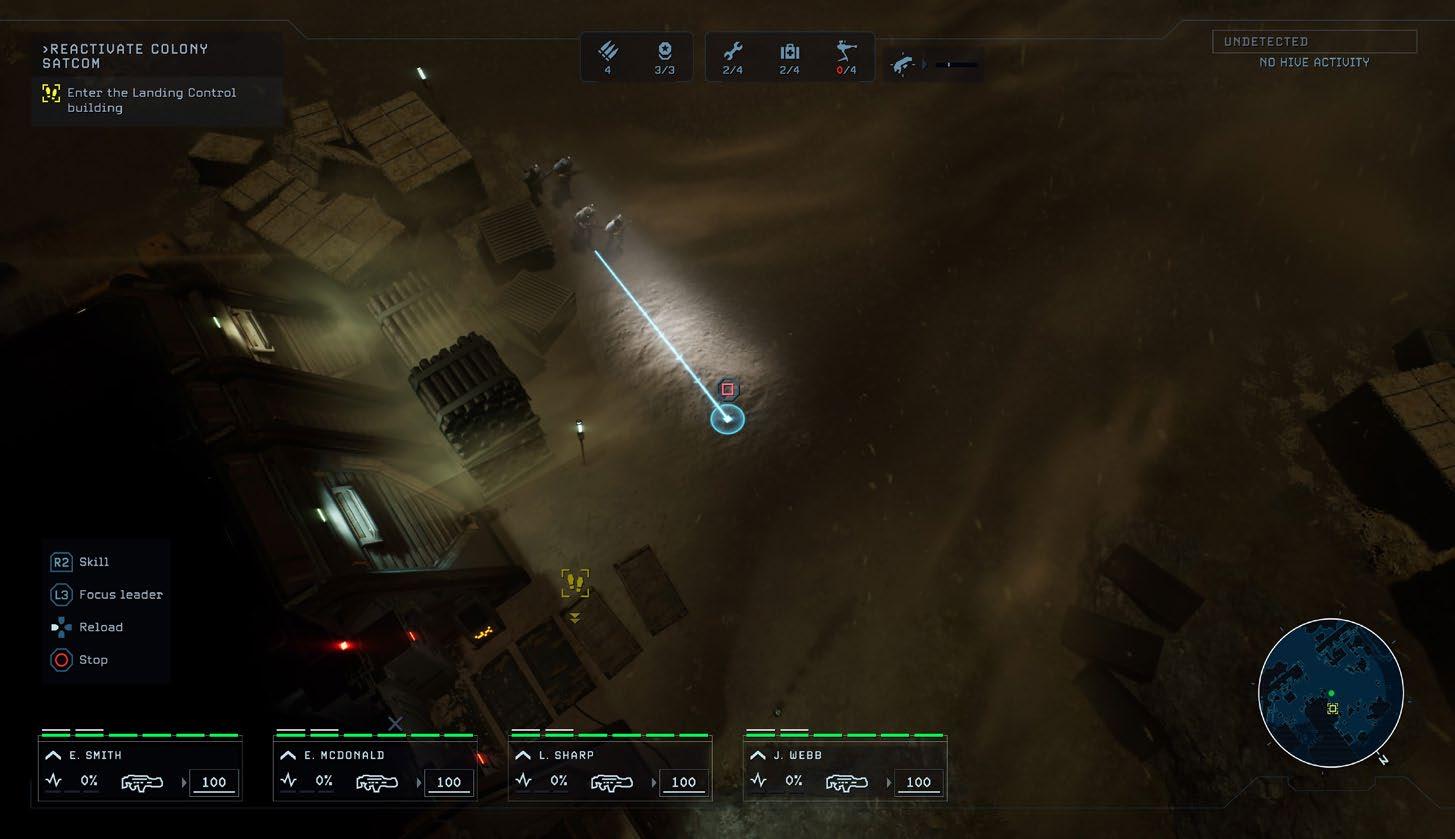Image resolution: width=1455 pixels, height=839 pixels.
Task: Select E. McDonald's squad panel
Action: click(375, 769)
